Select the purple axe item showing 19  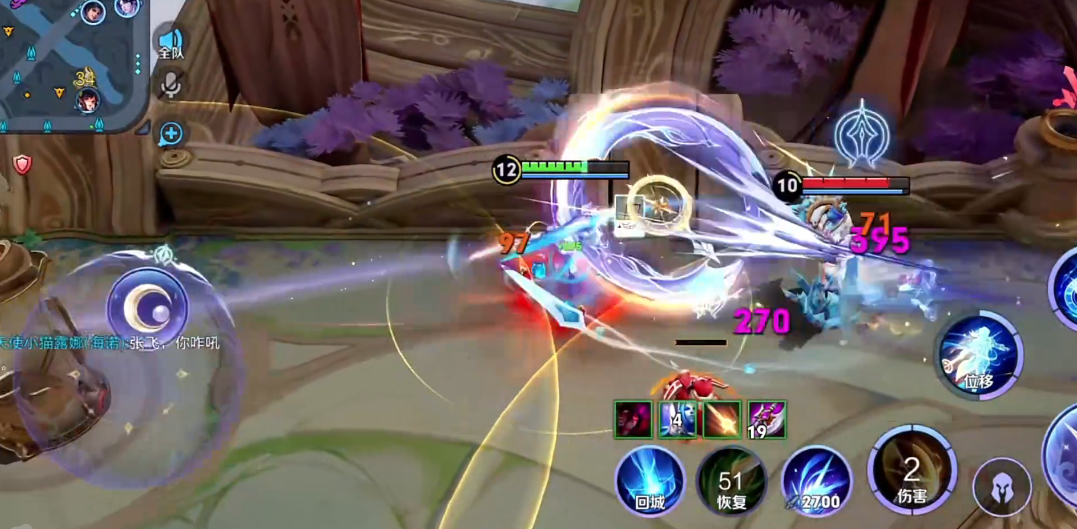point(766,420)
